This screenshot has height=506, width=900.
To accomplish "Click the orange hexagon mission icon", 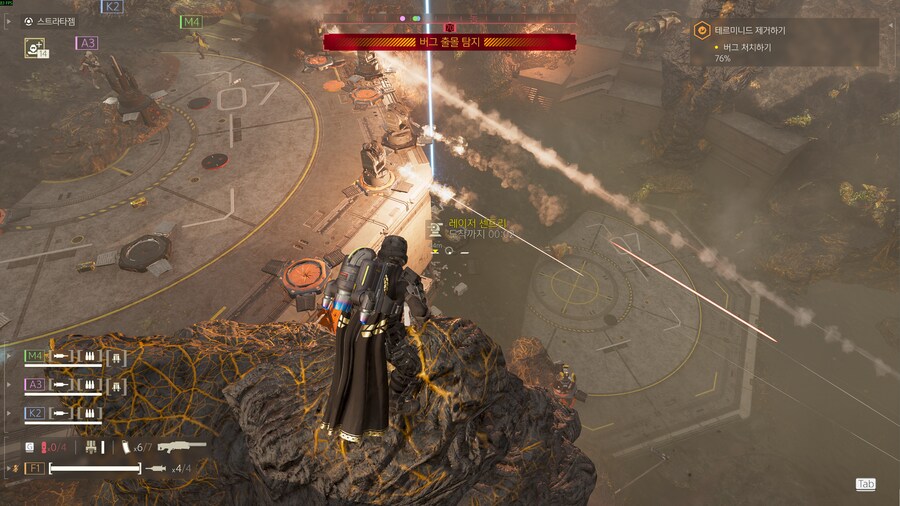I will tap(702, 31).
